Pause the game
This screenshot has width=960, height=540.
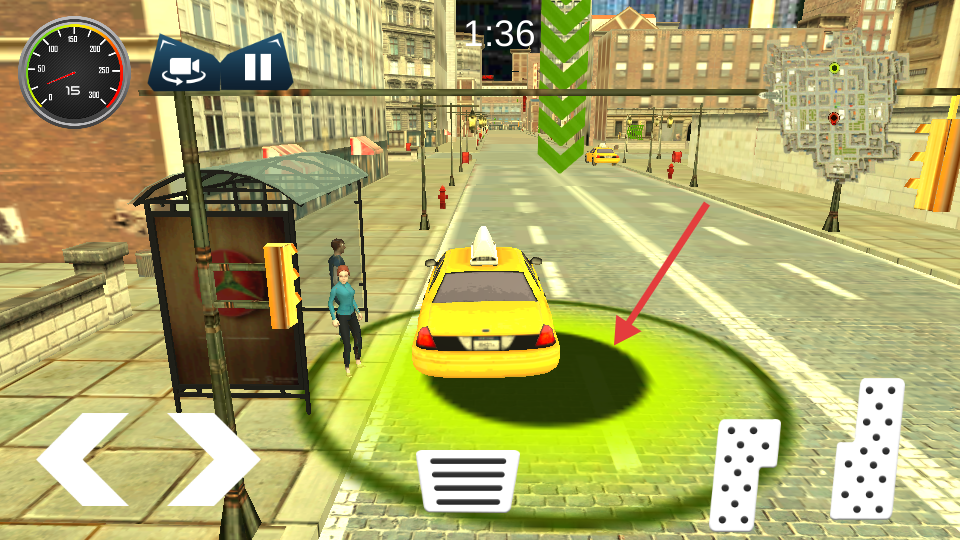click(257, 67)
